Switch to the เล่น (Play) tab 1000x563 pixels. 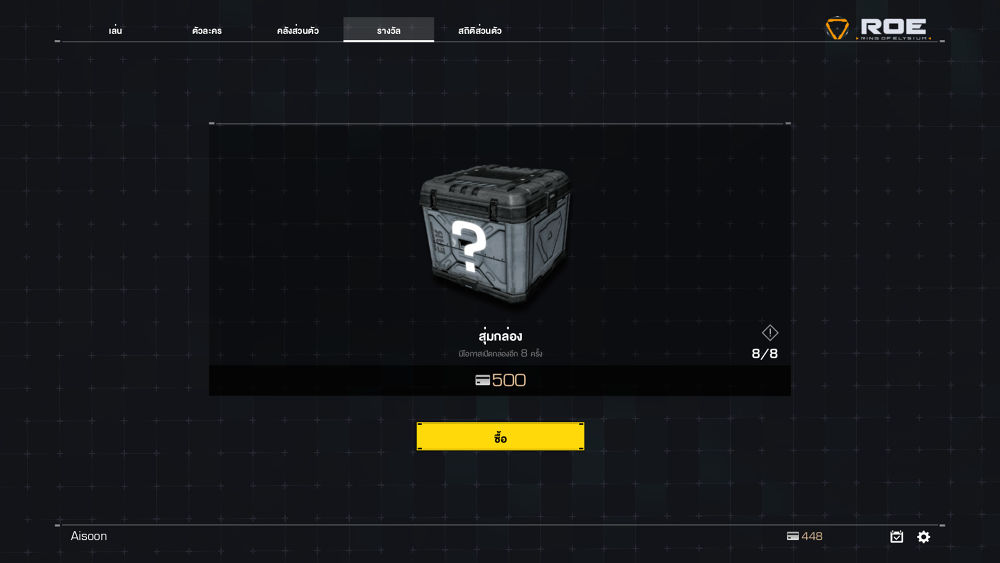coord(115,31)
